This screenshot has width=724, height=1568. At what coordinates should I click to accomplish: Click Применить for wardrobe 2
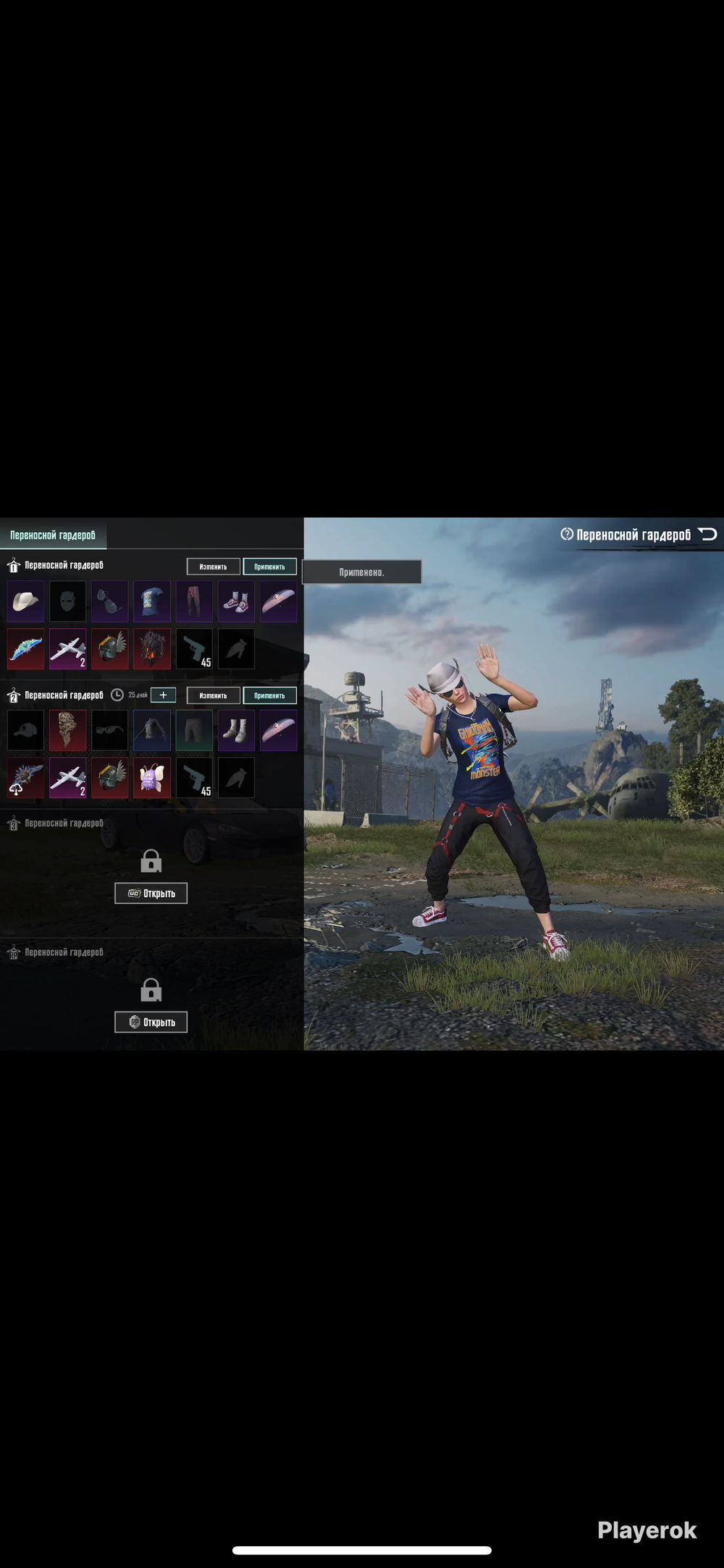click(269, 695)
